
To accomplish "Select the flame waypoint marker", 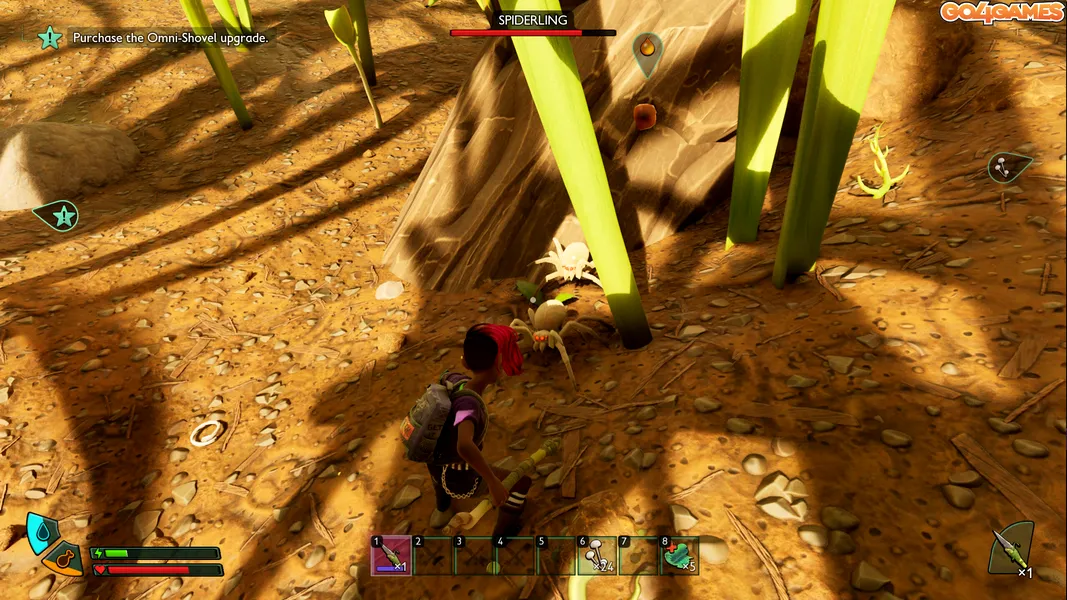I will [647, 48].
